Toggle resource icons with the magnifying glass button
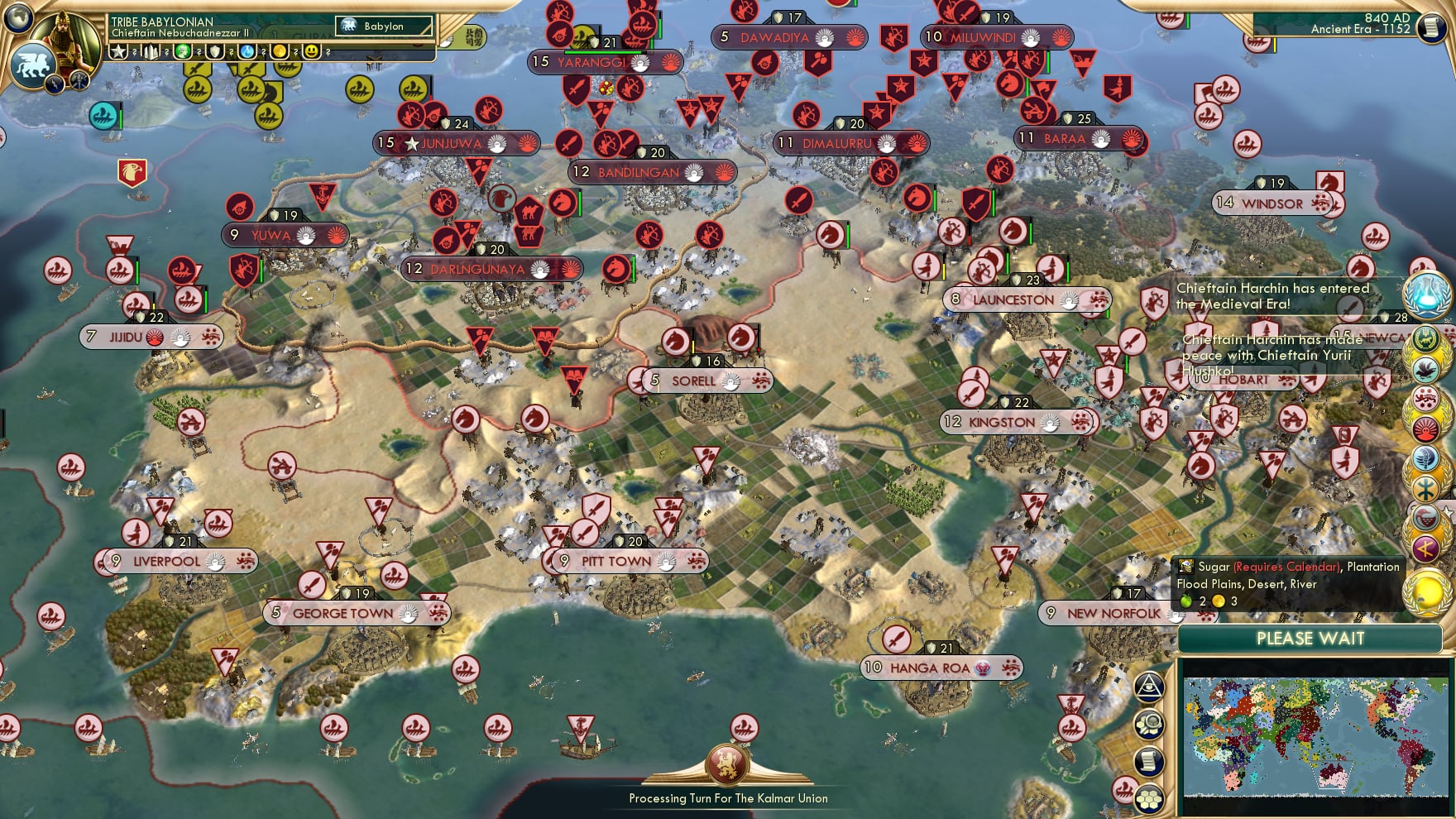 point(1149,724)
